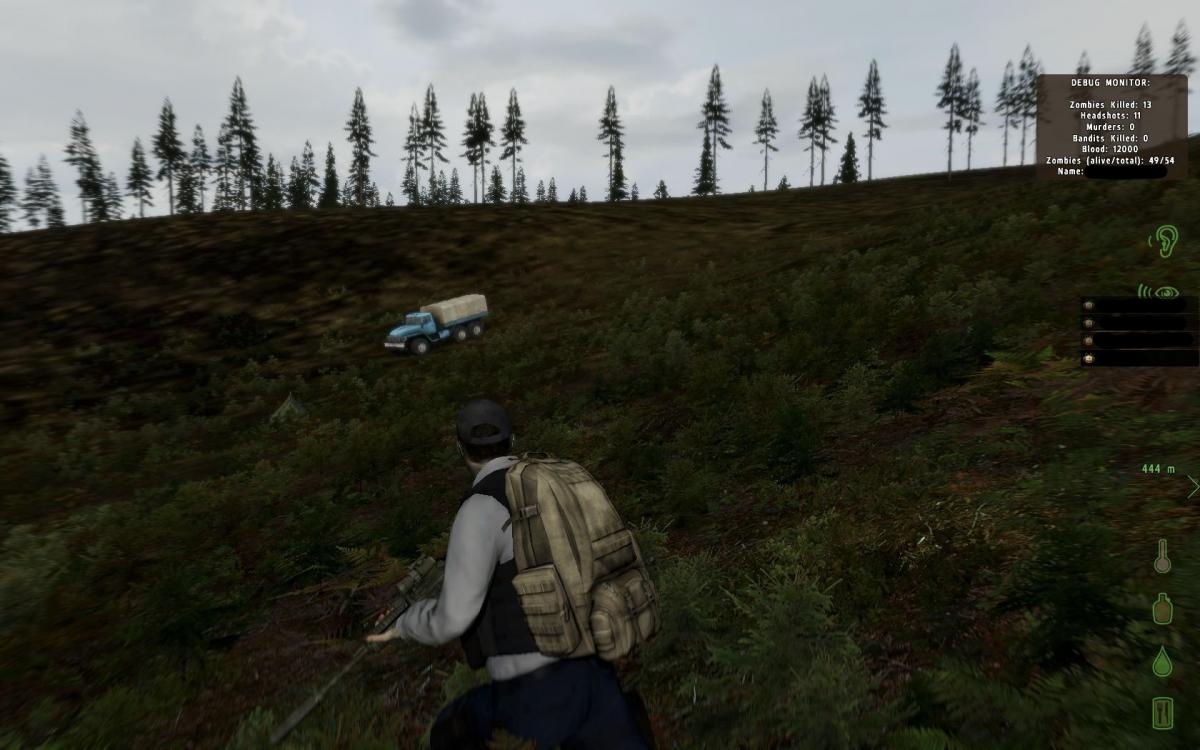The width and height of the screenshot is (1200, 750).
Task: Select the blood drop status icon
Action: click(x=1162, y=660)
